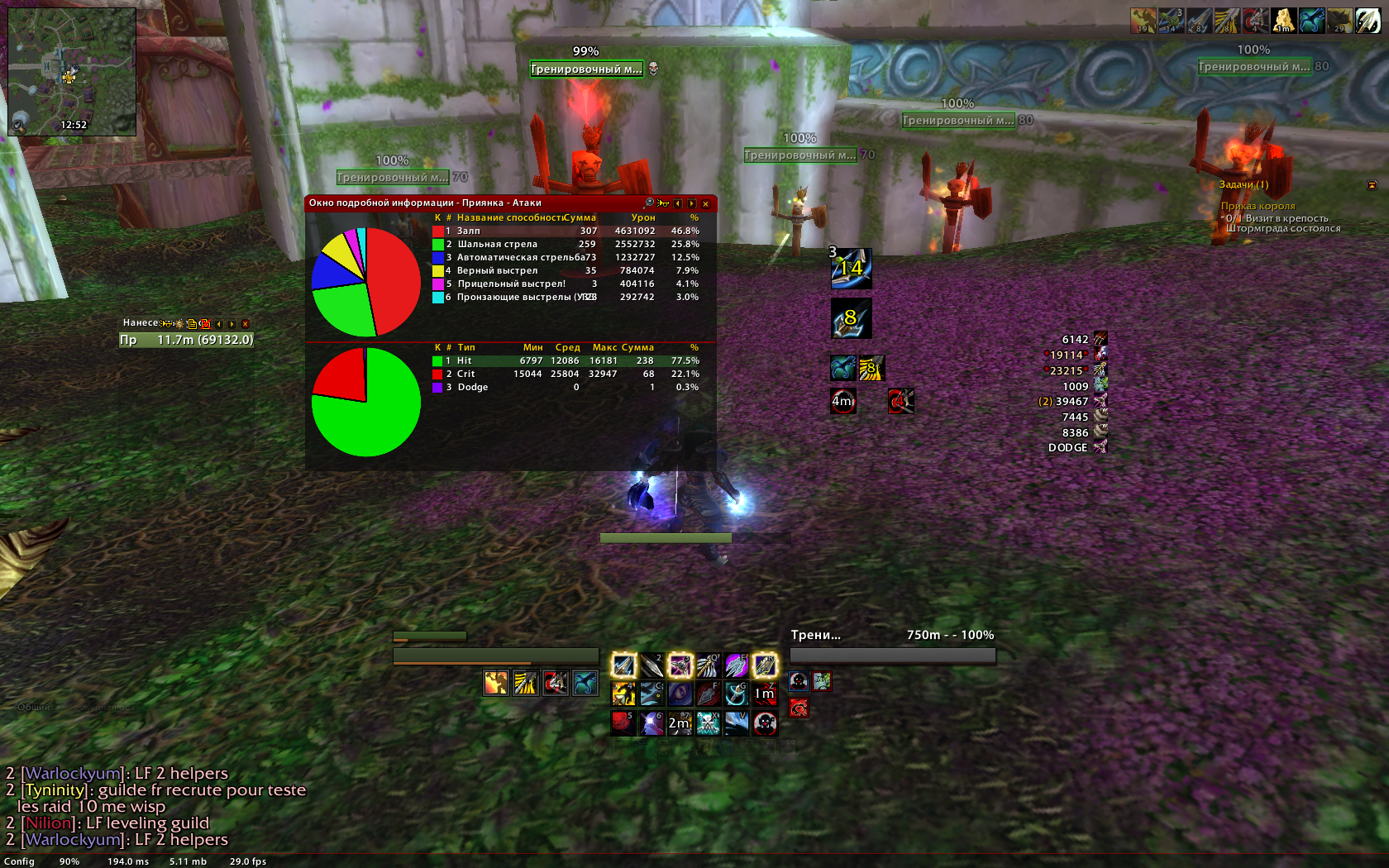
Task: Use the action bar ability labeled Q
Action: 708,665
